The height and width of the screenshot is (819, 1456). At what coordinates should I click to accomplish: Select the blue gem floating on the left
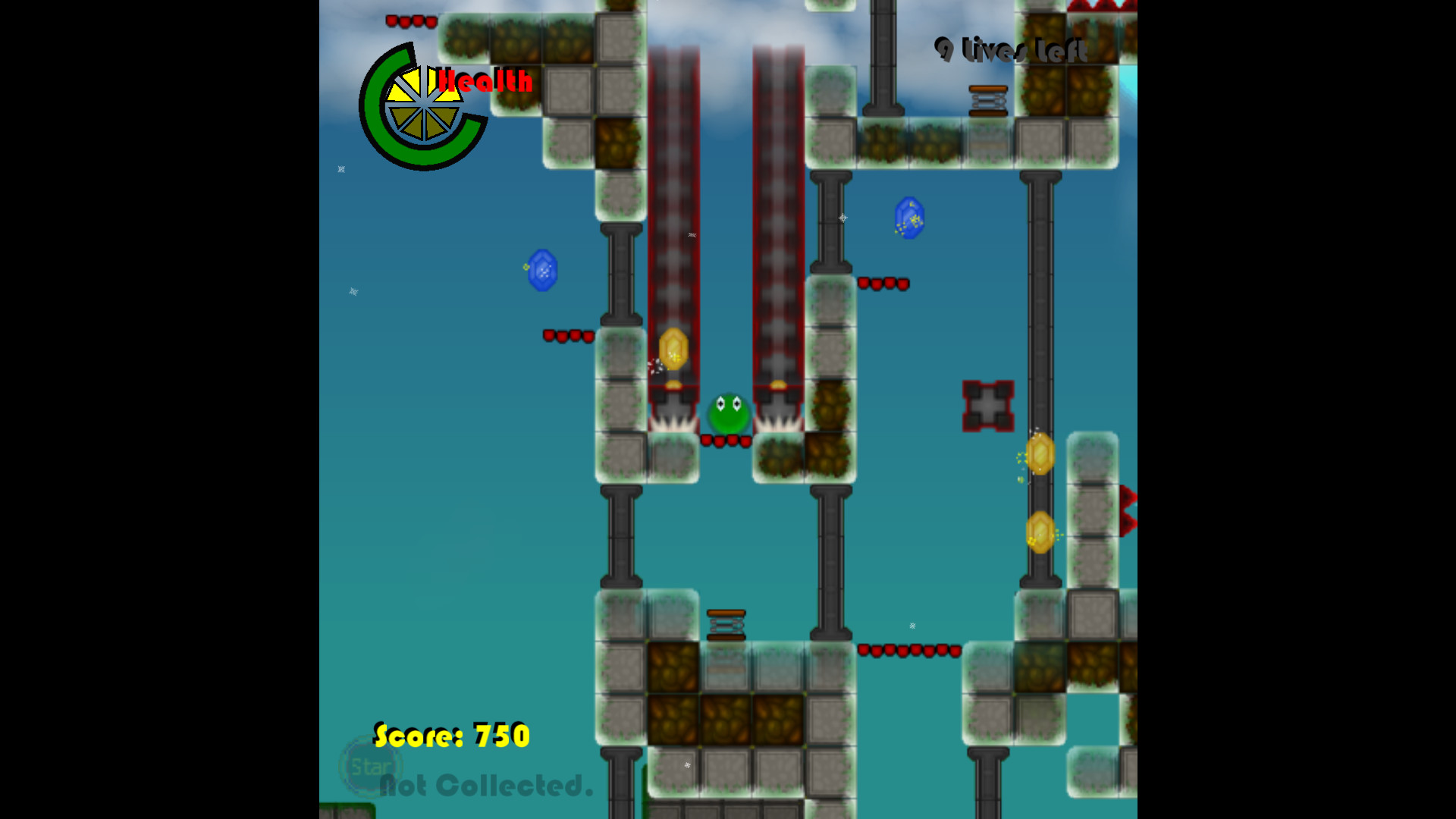pos(544,271)
